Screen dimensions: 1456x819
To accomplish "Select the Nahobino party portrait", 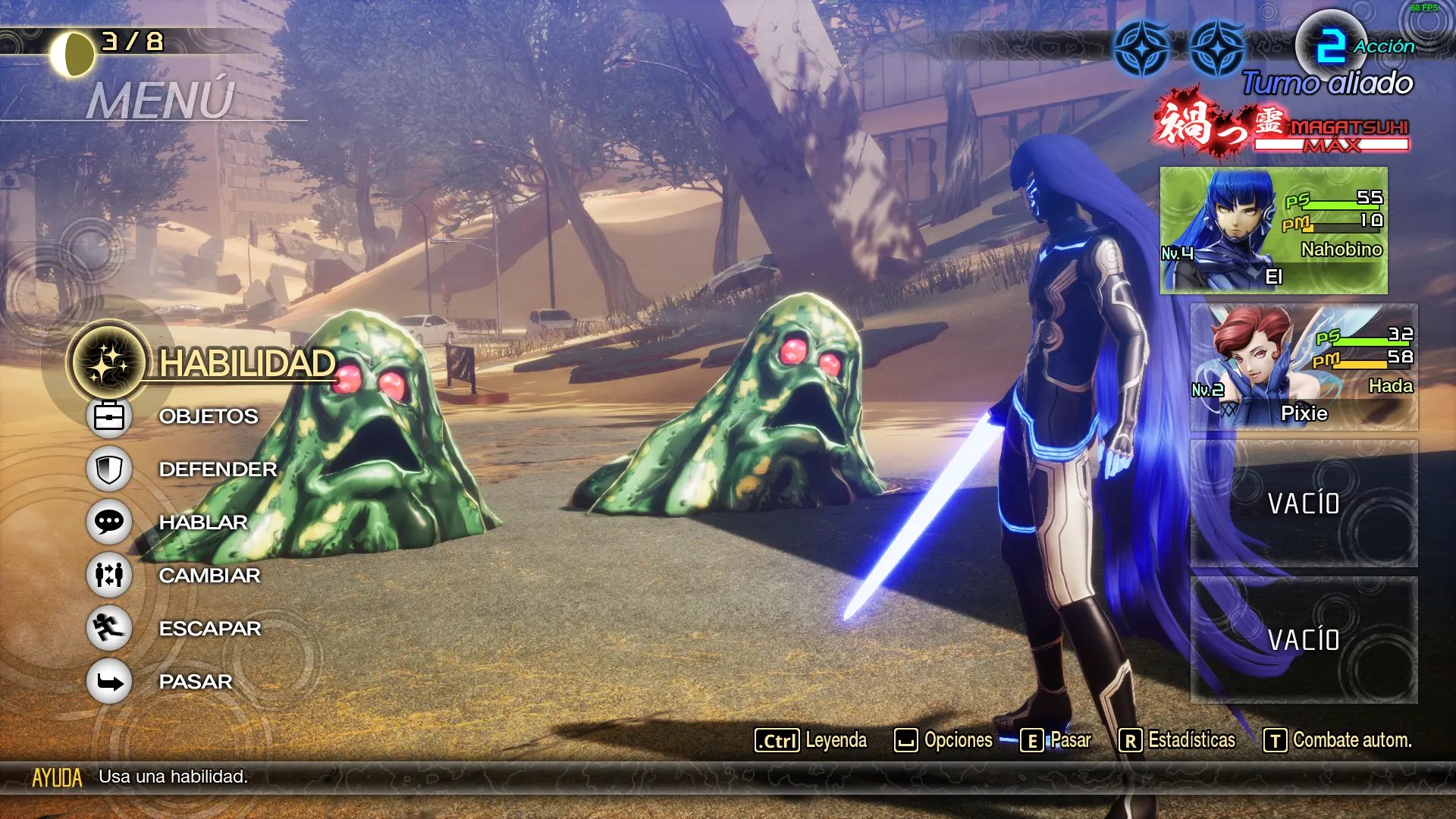I will click(x=1273, y=231).
